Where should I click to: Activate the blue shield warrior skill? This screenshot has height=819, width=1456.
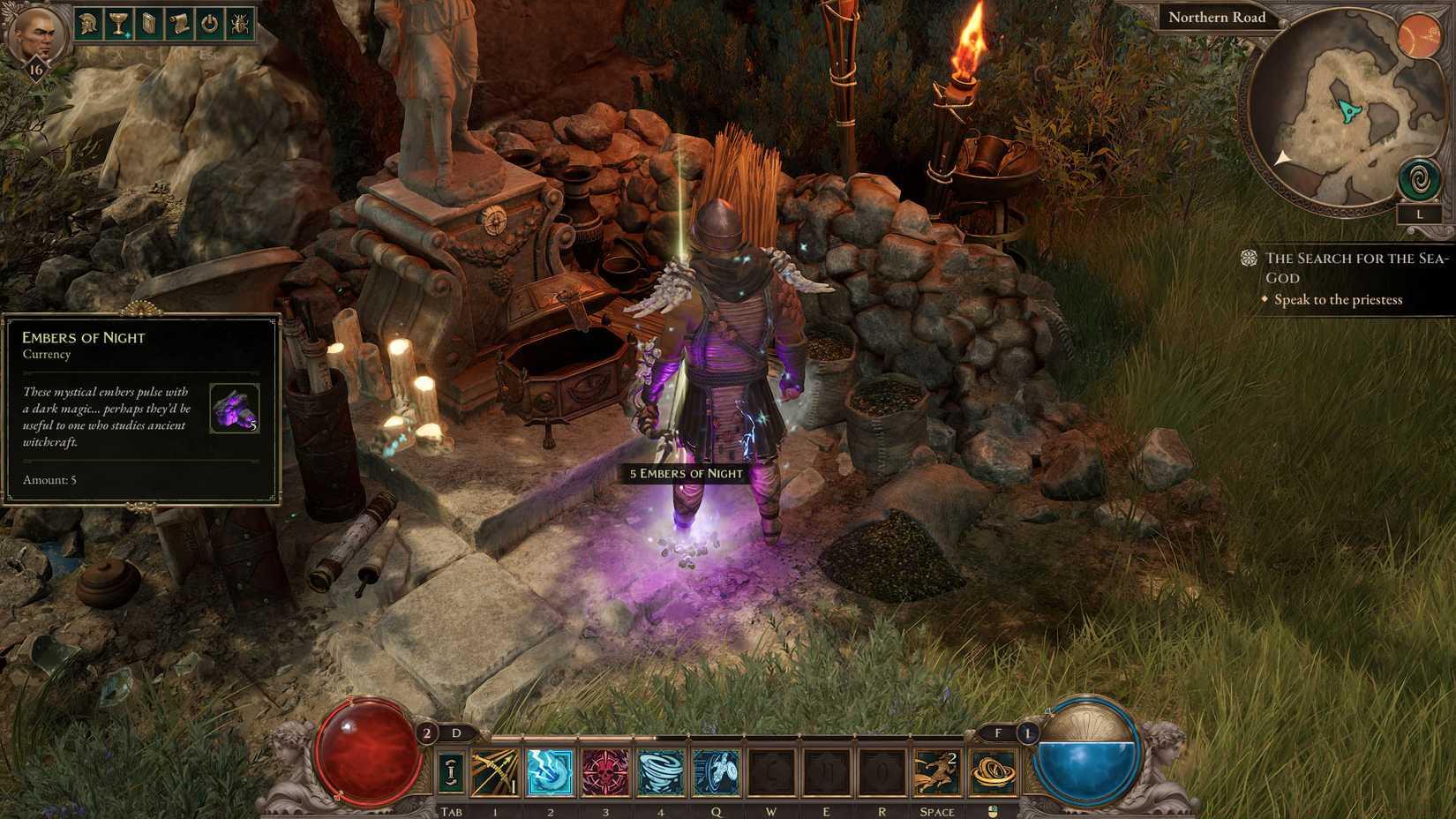716,772
